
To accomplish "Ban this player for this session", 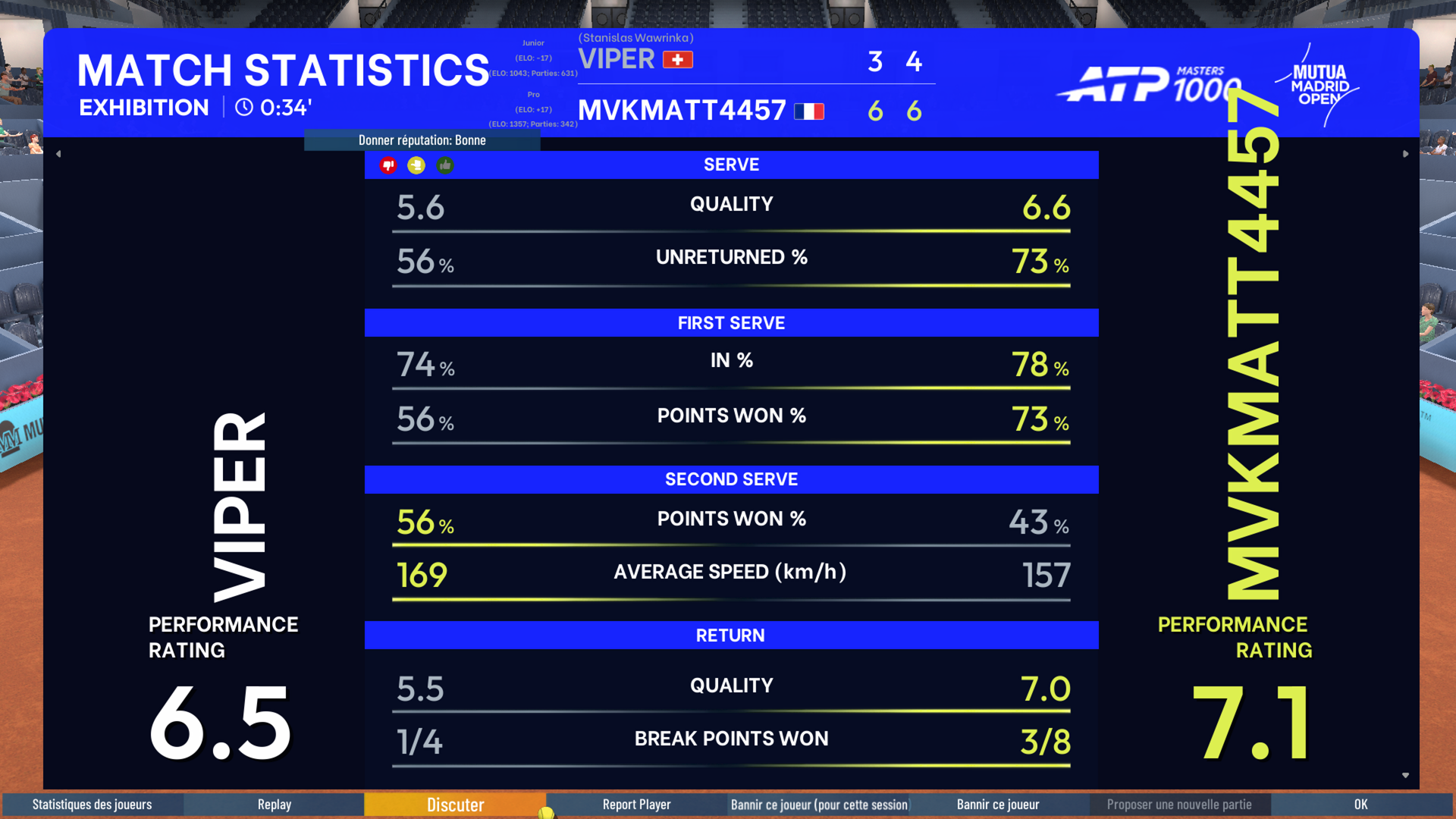I will tap(818, 805).
